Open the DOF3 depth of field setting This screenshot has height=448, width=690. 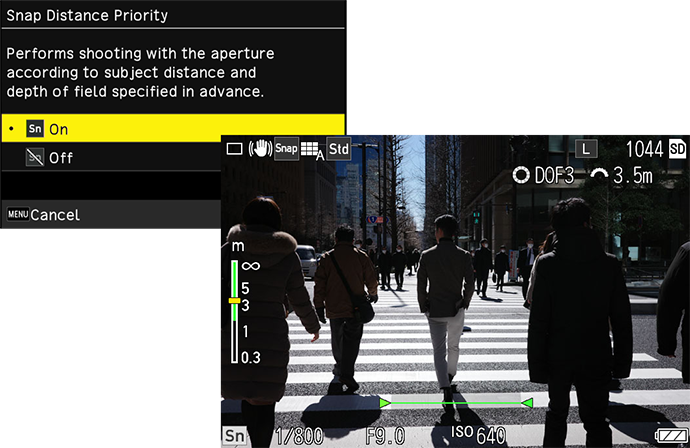pyautogui.click(x=546, y=176)
